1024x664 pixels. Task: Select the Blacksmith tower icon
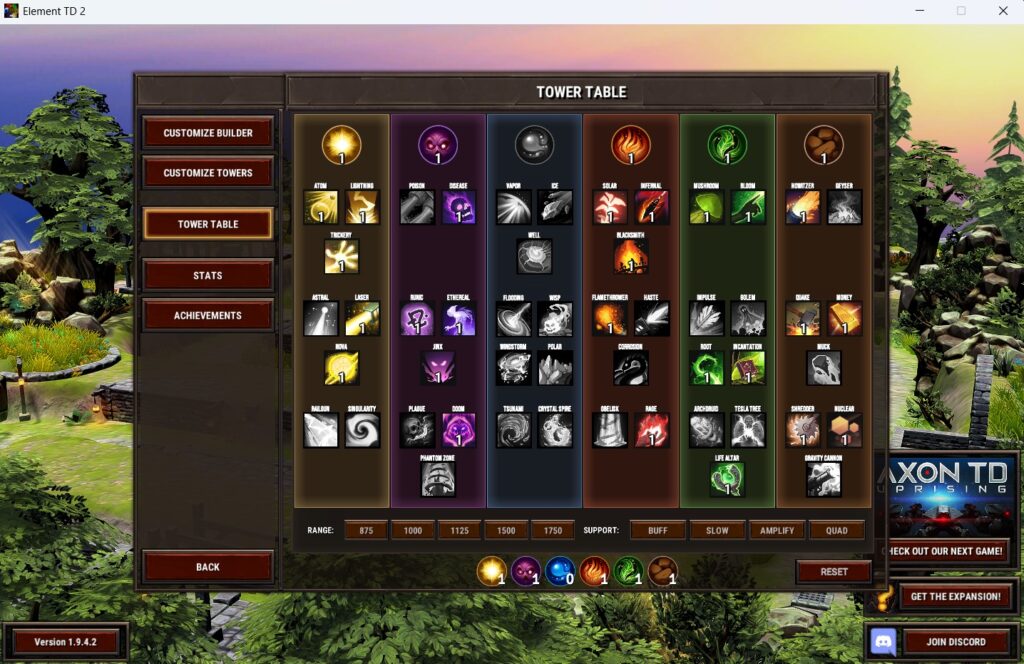[631, 257]
